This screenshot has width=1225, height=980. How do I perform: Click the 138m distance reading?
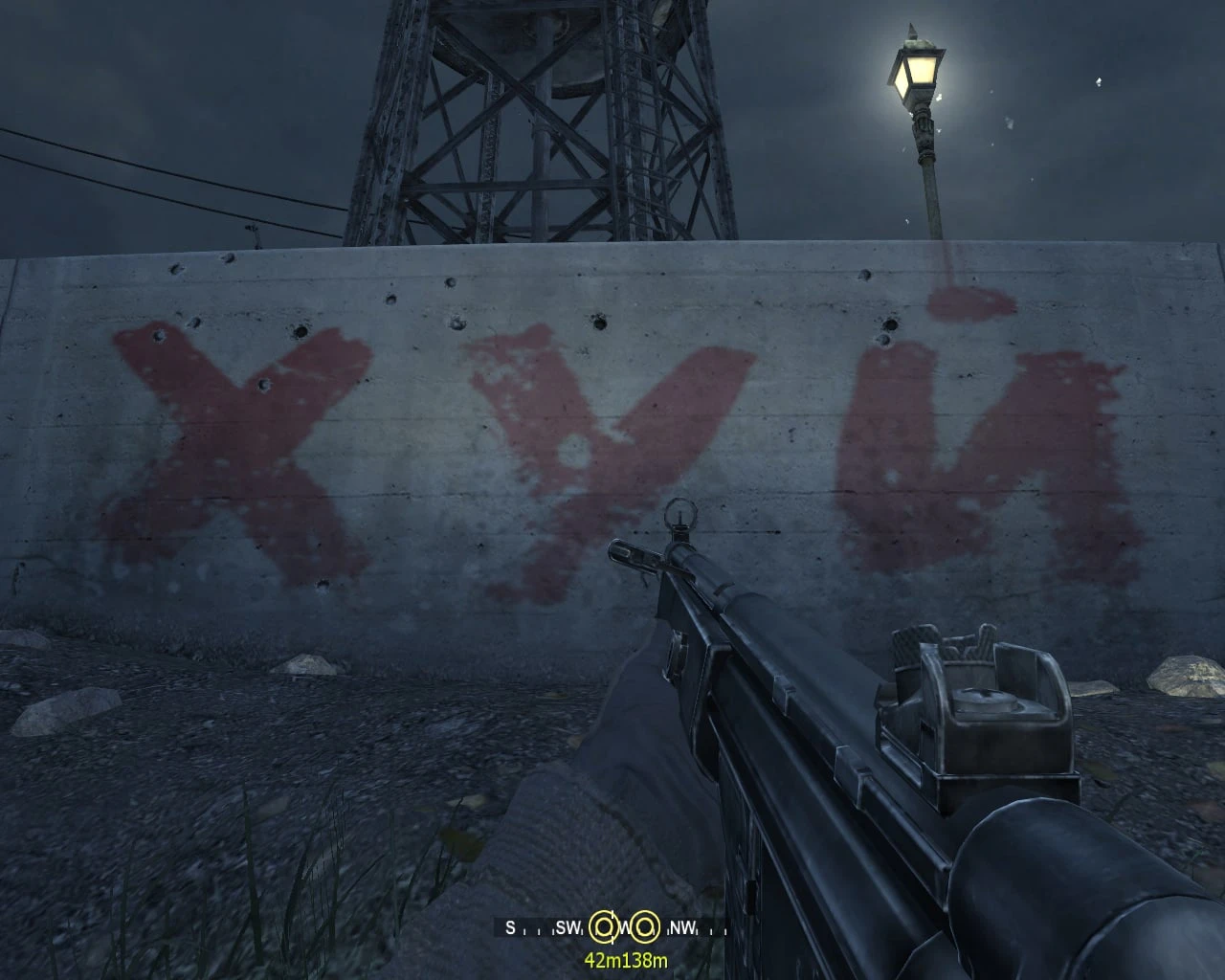(x=644, y=959)
